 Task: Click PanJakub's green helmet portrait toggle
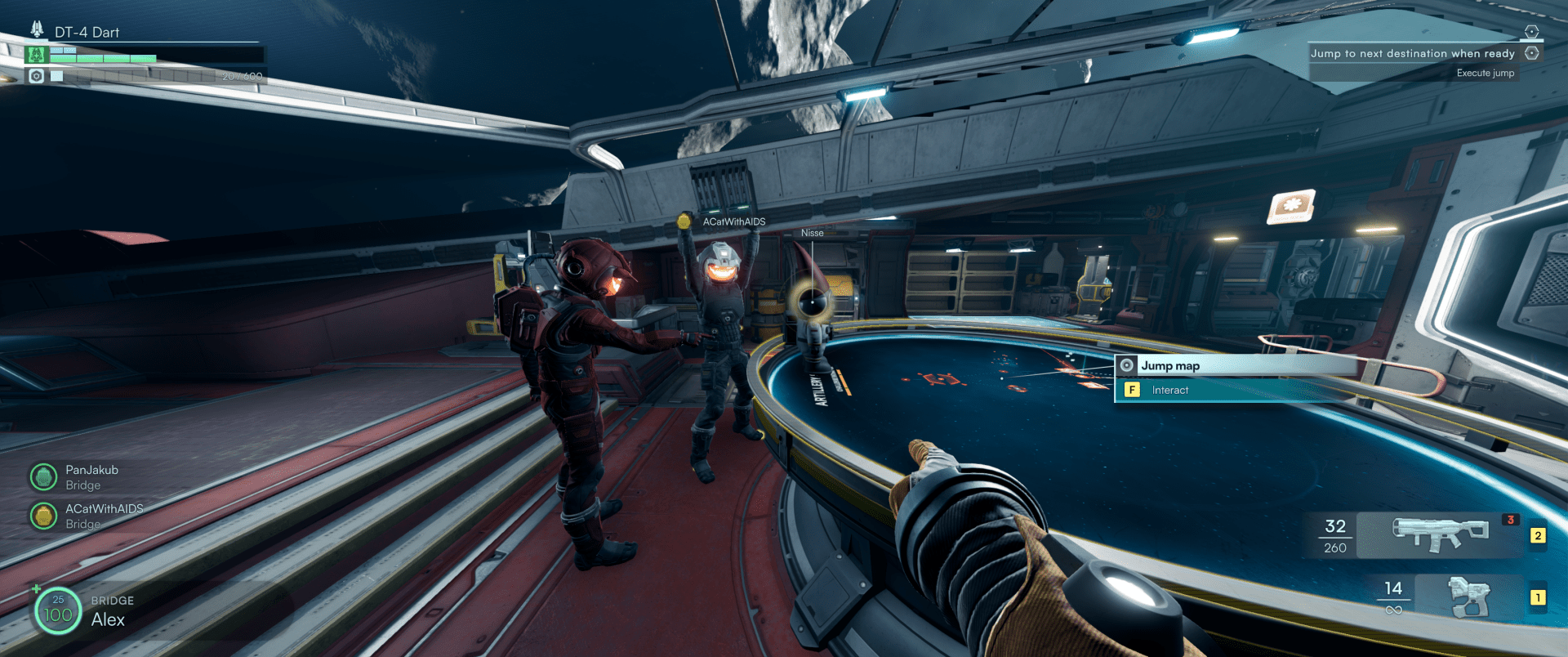point(42,476)
